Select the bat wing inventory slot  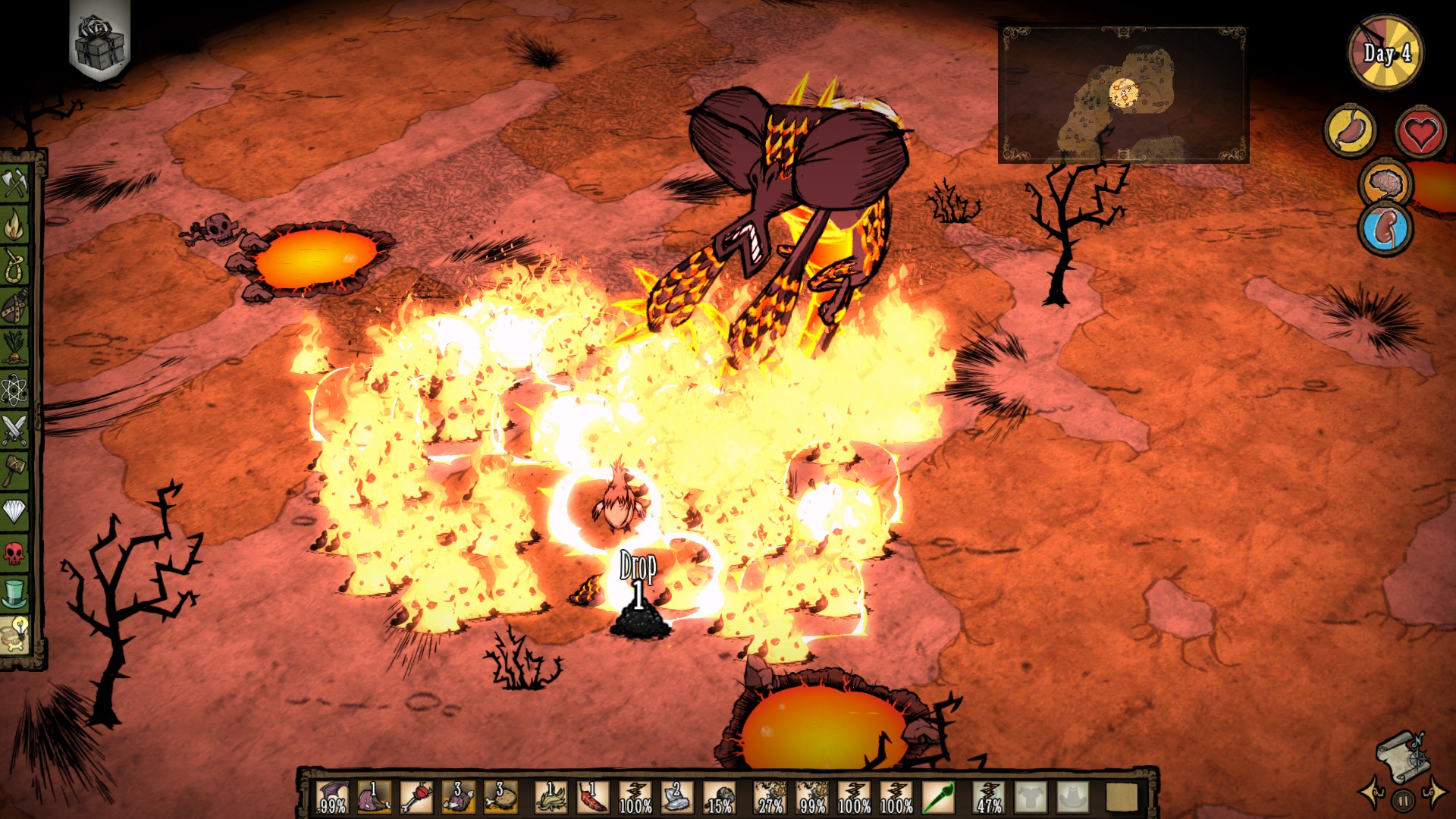(332, 798)
